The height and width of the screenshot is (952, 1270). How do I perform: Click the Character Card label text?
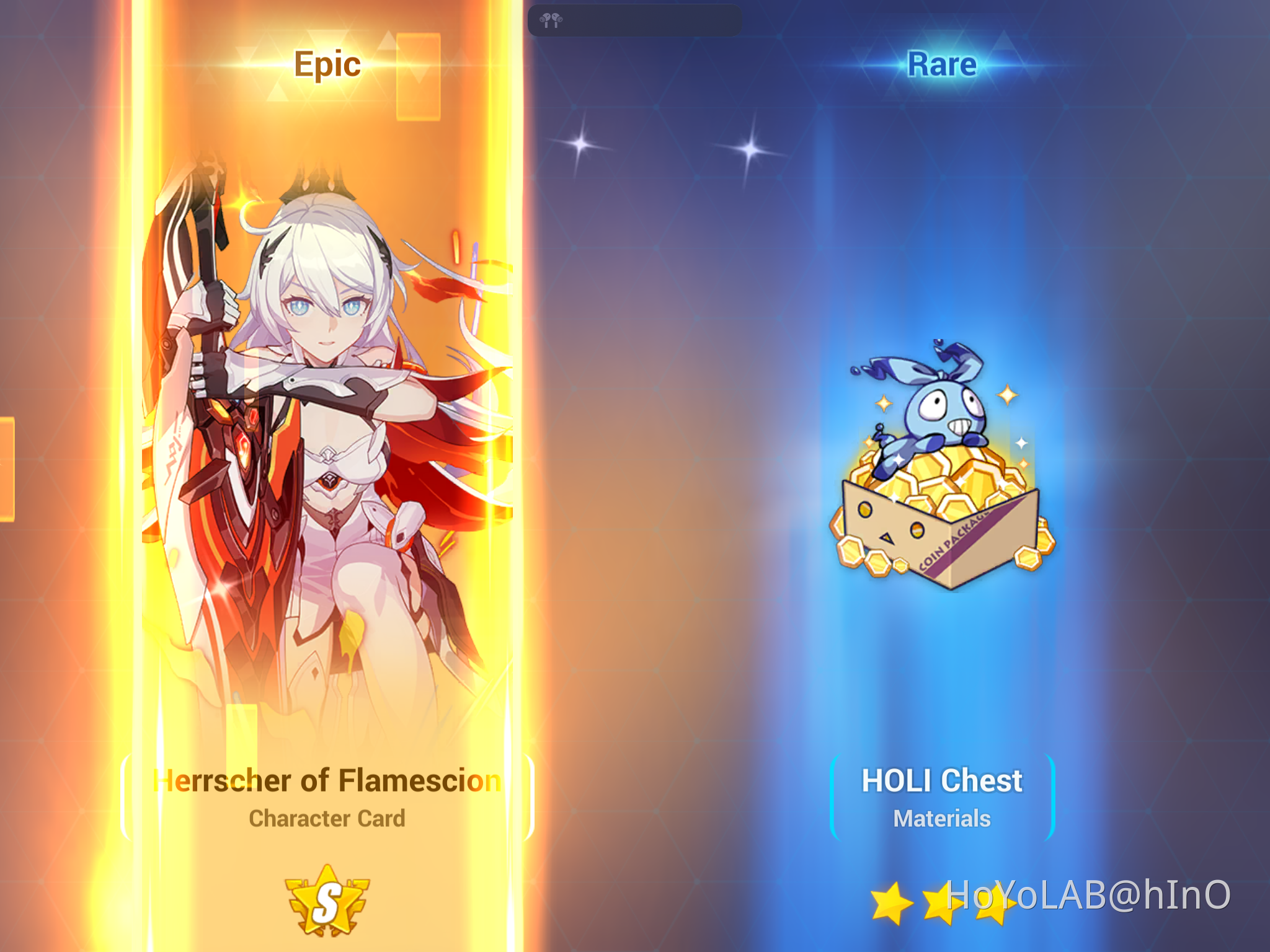(327, 818)
